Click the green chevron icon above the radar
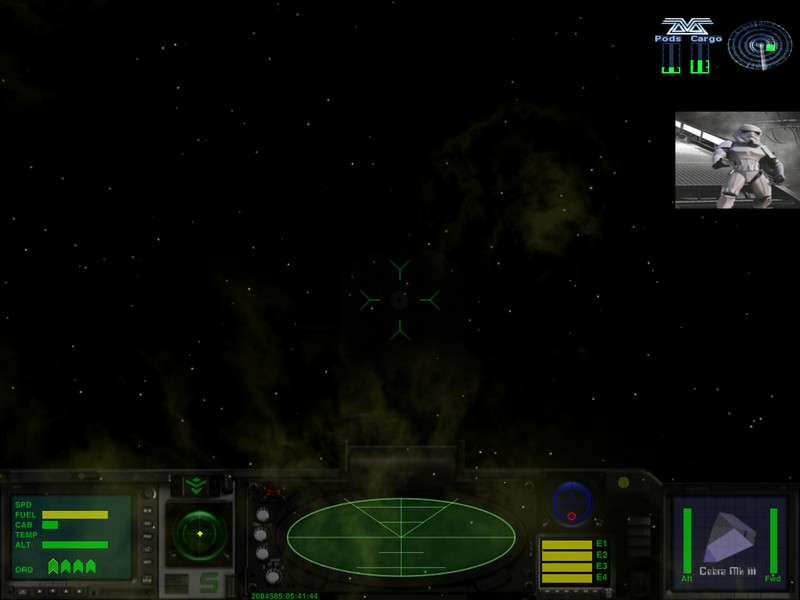 point(194,485)
